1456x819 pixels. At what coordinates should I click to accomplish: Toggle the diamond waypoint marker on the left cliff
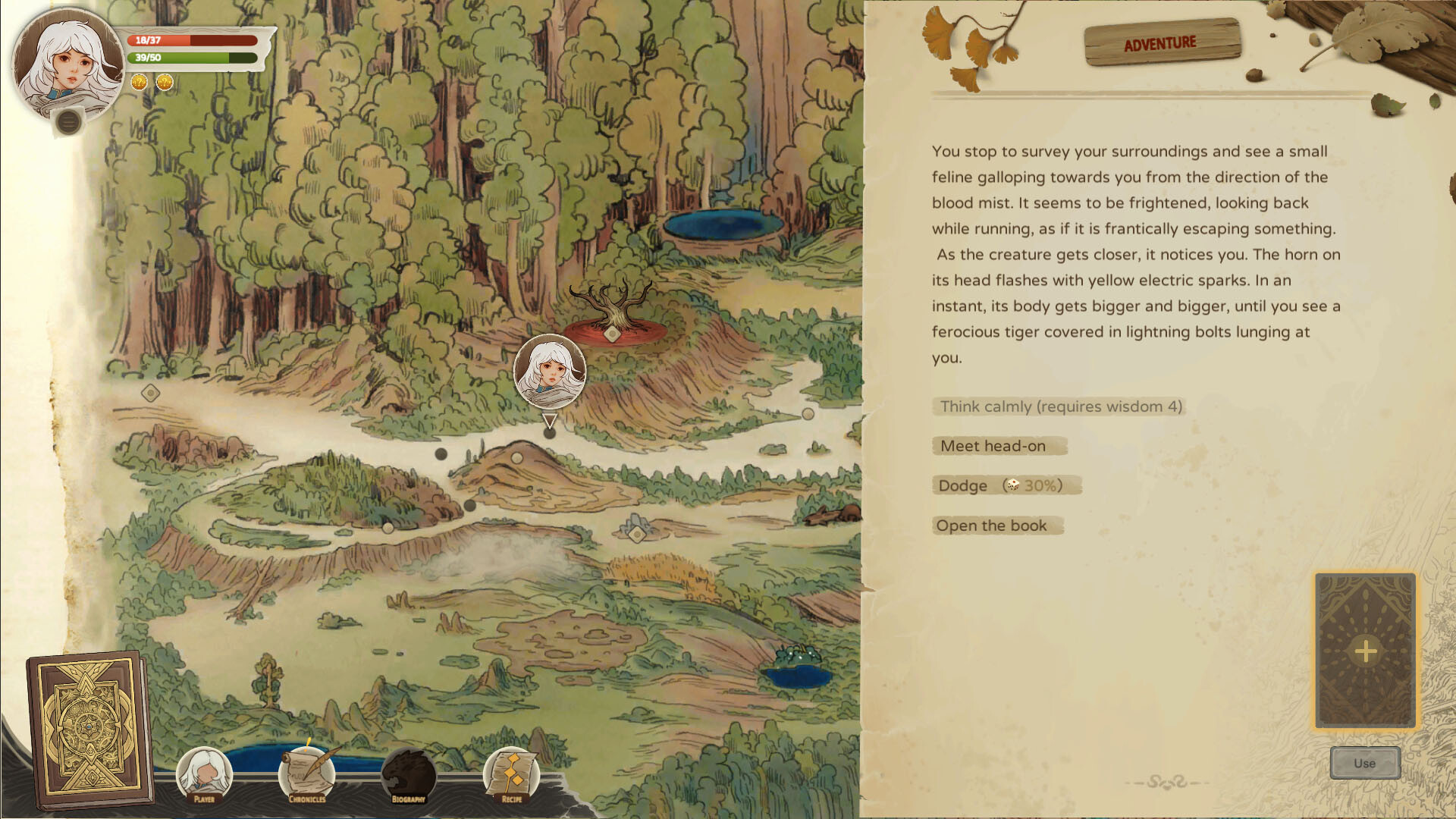pos(149,394)
